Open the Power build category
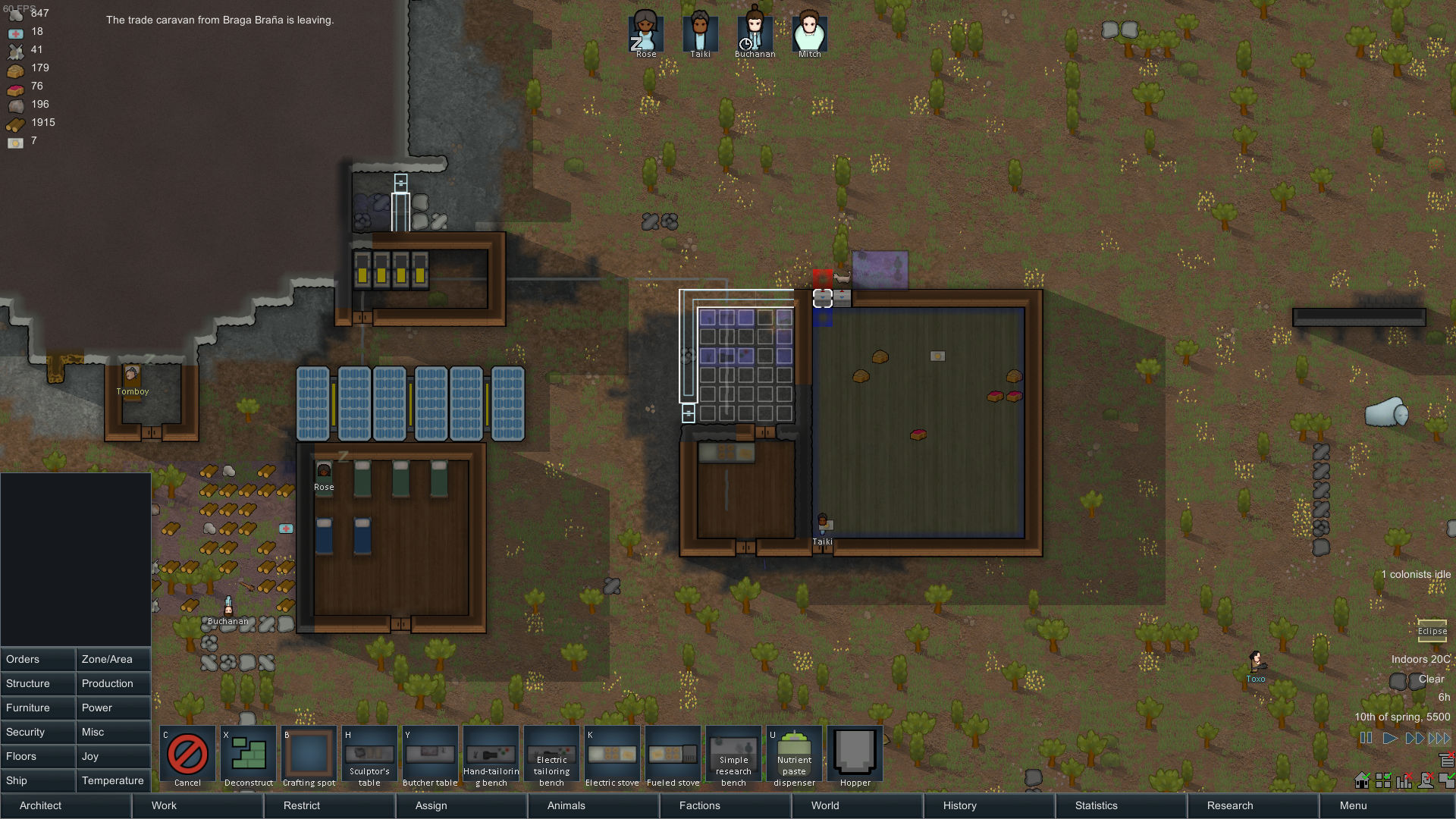The width and height of the screenshot is (1456, 819). coord(113,708)
